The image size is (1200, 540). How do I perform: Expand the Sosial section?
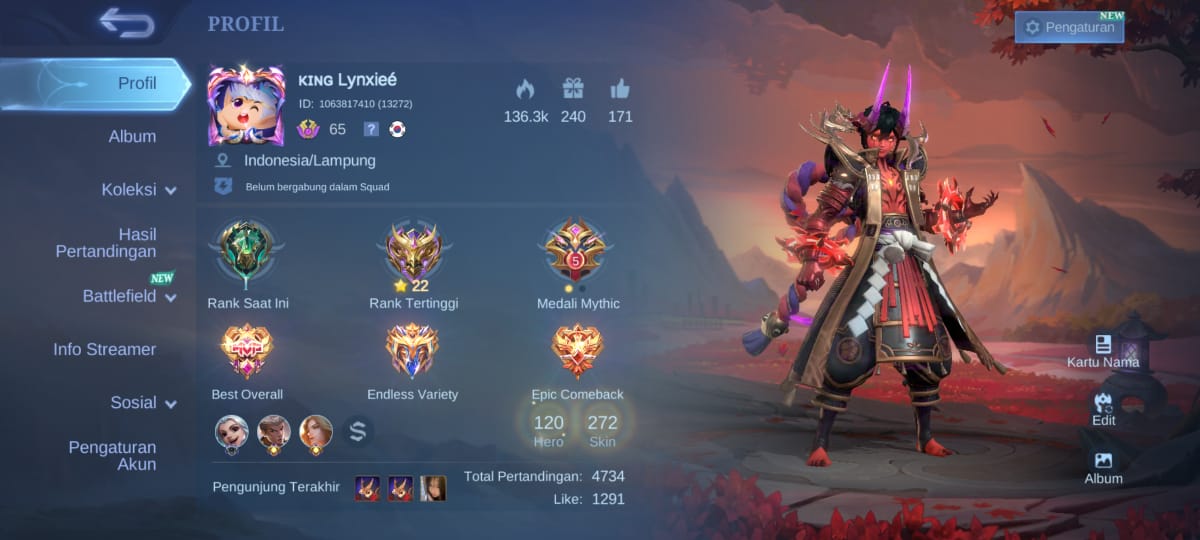(143, 403)
